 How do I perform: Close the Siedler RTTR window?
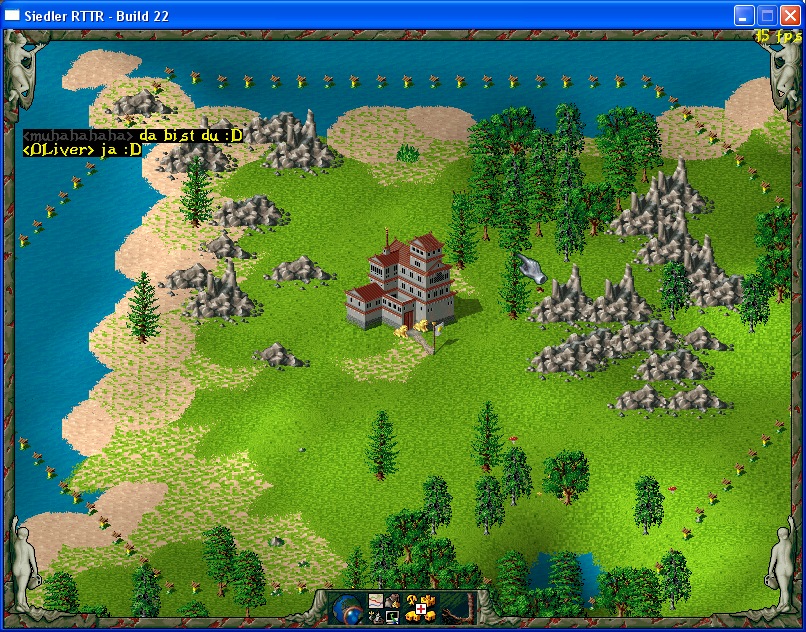click(x=789, y=15)
